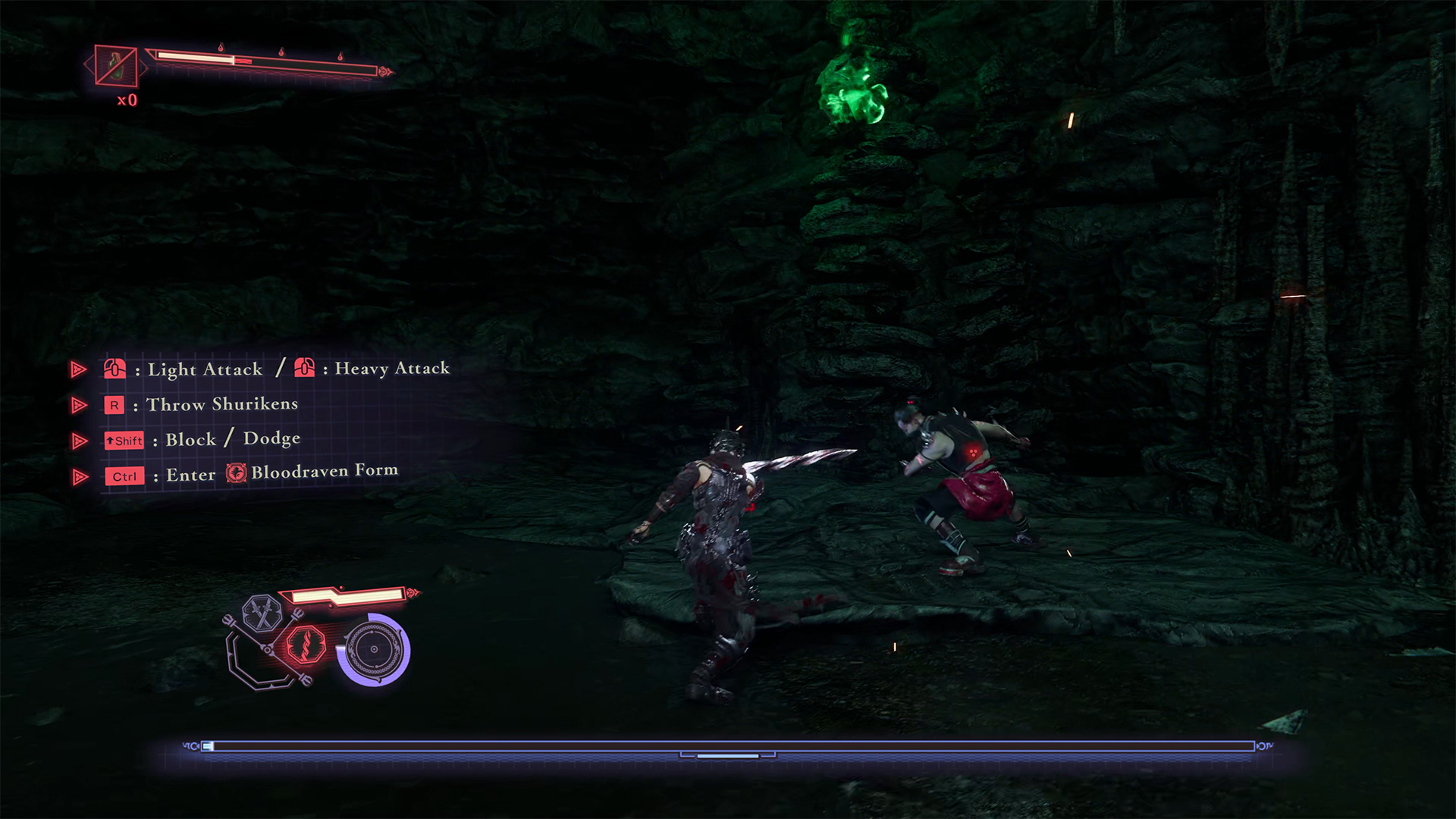
Task: Choose the crossed swords weapon form icon
Action: pos(262,613)
